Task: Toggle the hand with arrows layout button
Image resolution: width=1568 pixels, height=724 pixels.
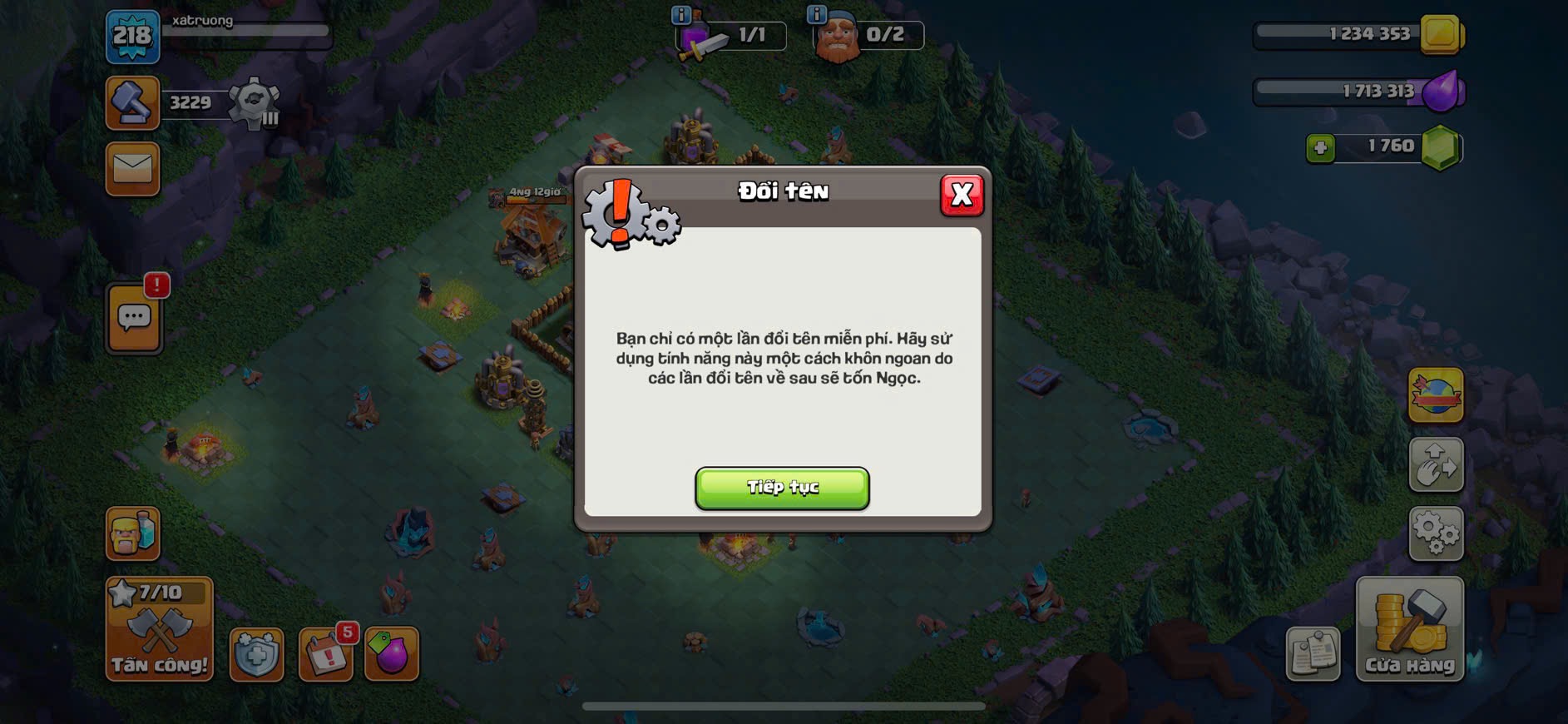Action: [1436, 464]
